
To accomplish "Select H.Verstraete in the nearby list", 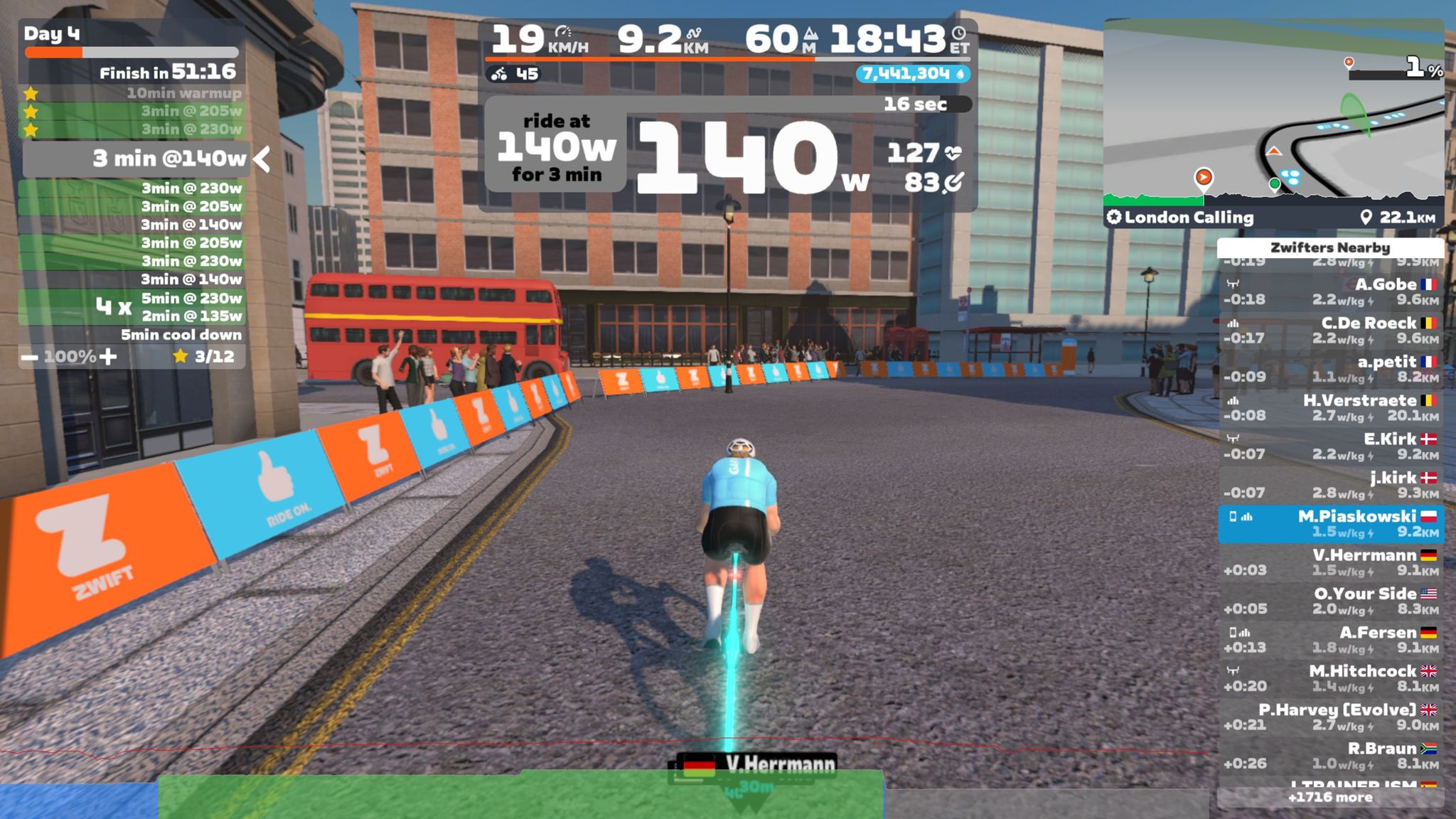I will (x=1330, y=408).
